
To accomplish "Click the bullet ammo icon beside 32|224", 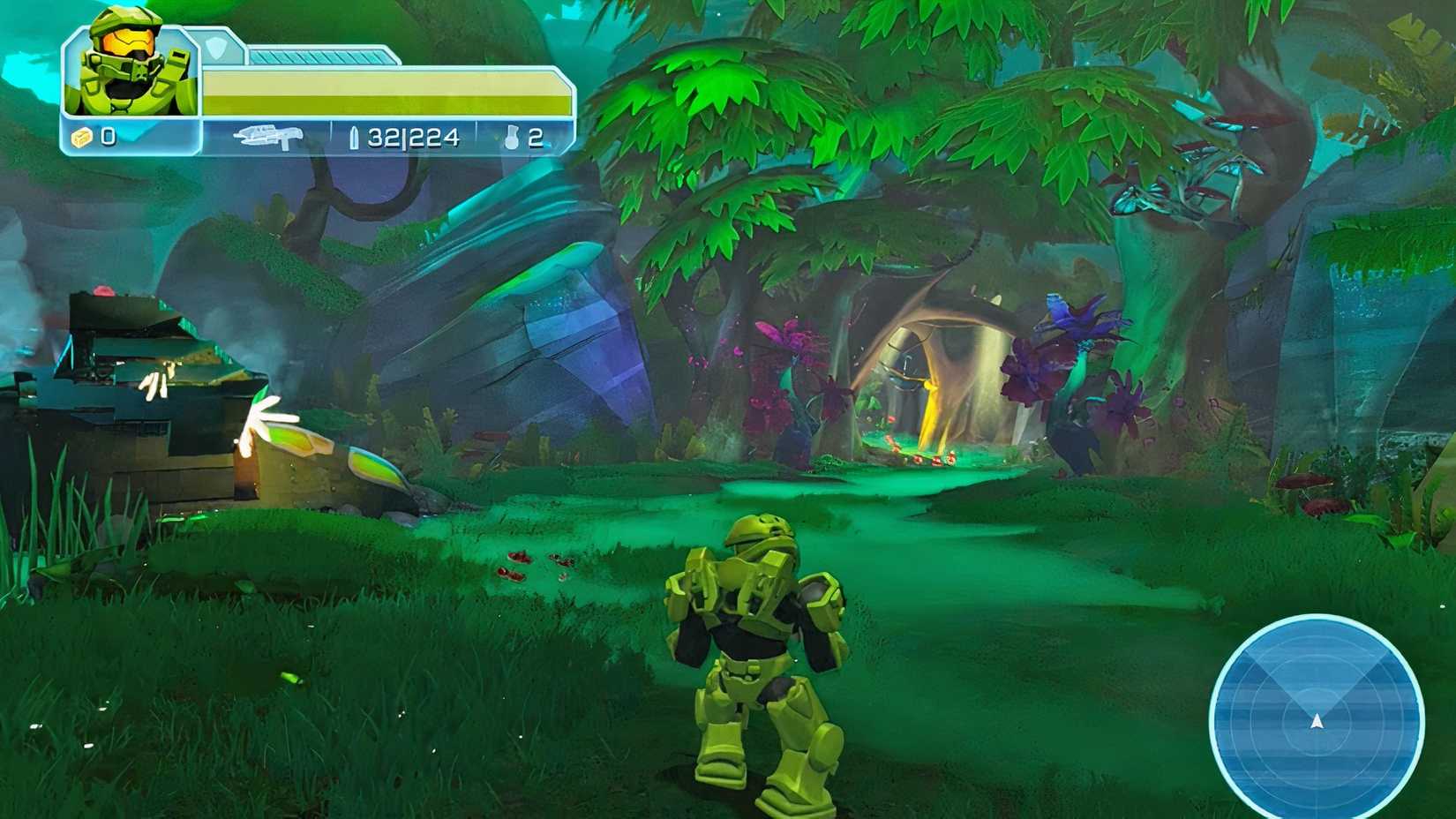I will 352,137.
